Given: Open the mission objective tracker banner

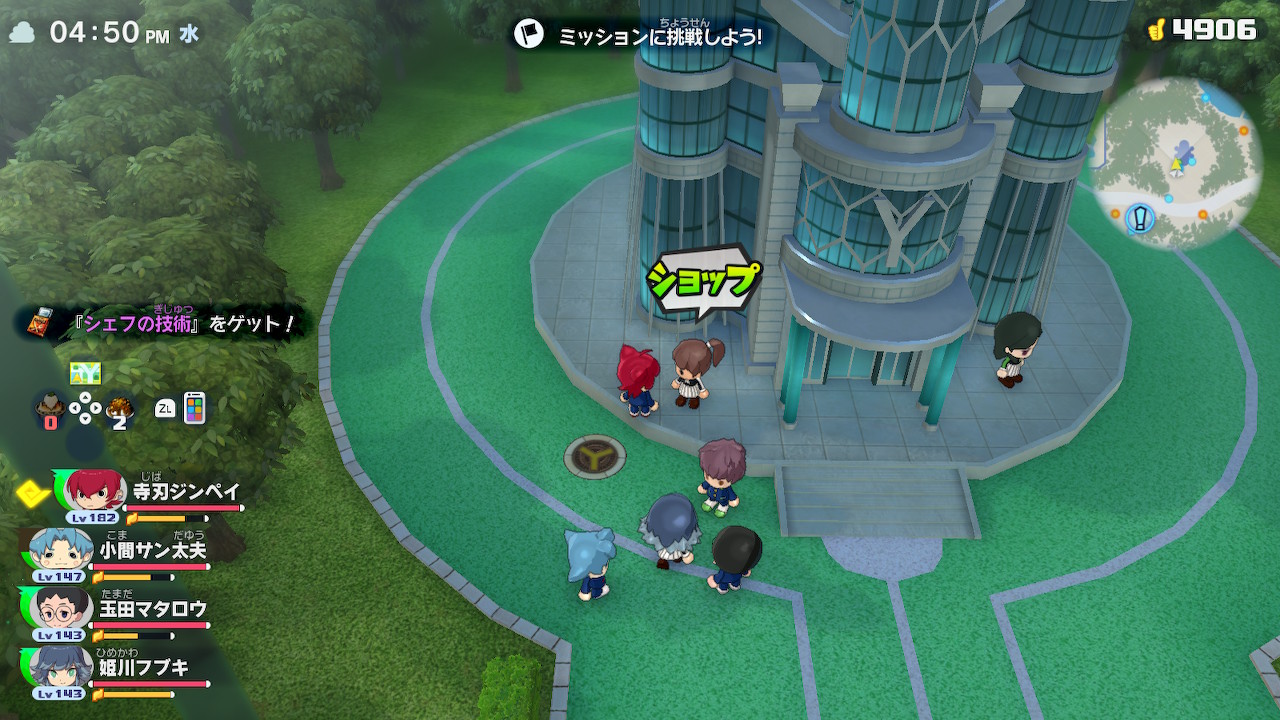Looking at the screenshot, I should [640, 35].
